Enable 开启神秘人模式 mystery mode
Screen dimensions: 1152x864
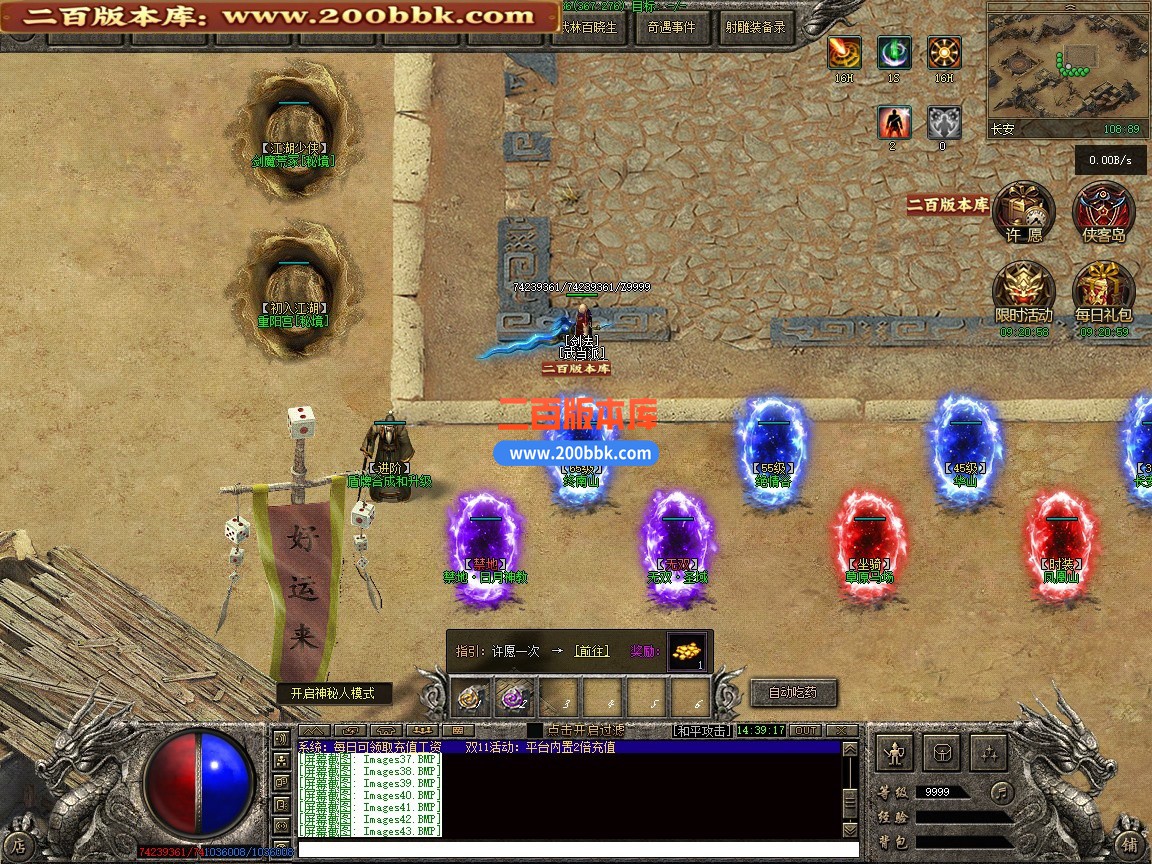334,693
